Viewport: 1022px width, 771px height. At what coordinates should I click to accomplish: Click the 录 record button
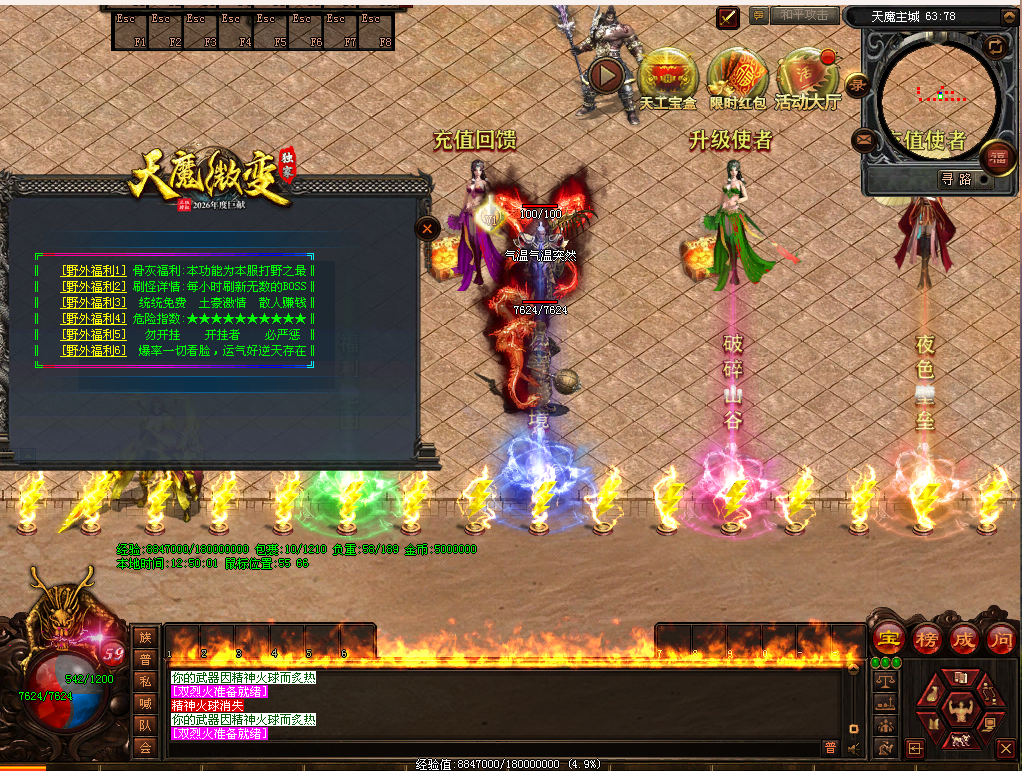[x=856, y=86]
